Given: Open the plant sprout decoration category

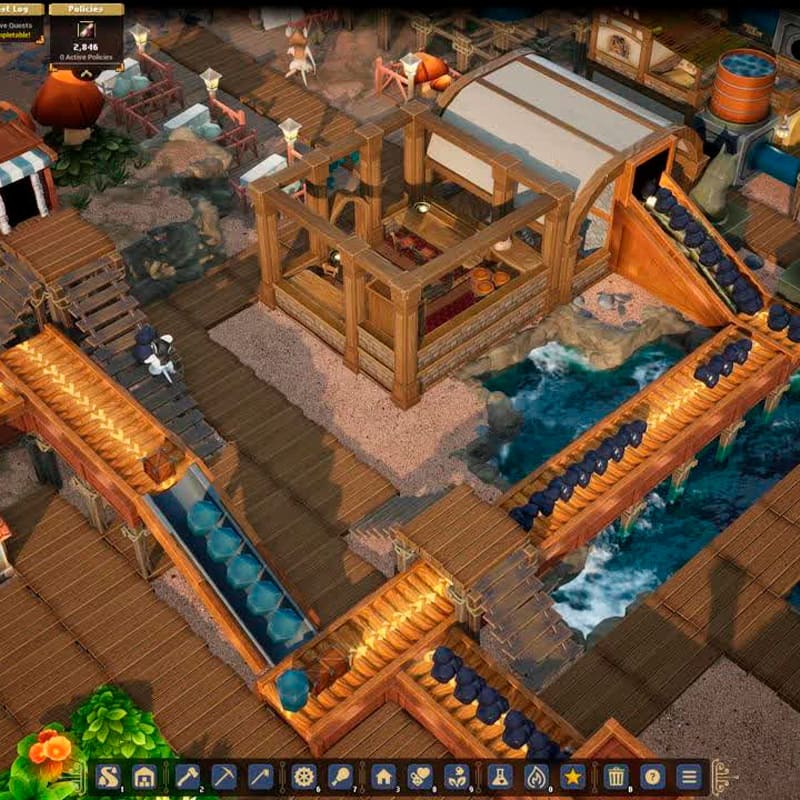Looking at the screenshot, I should 457,776.
